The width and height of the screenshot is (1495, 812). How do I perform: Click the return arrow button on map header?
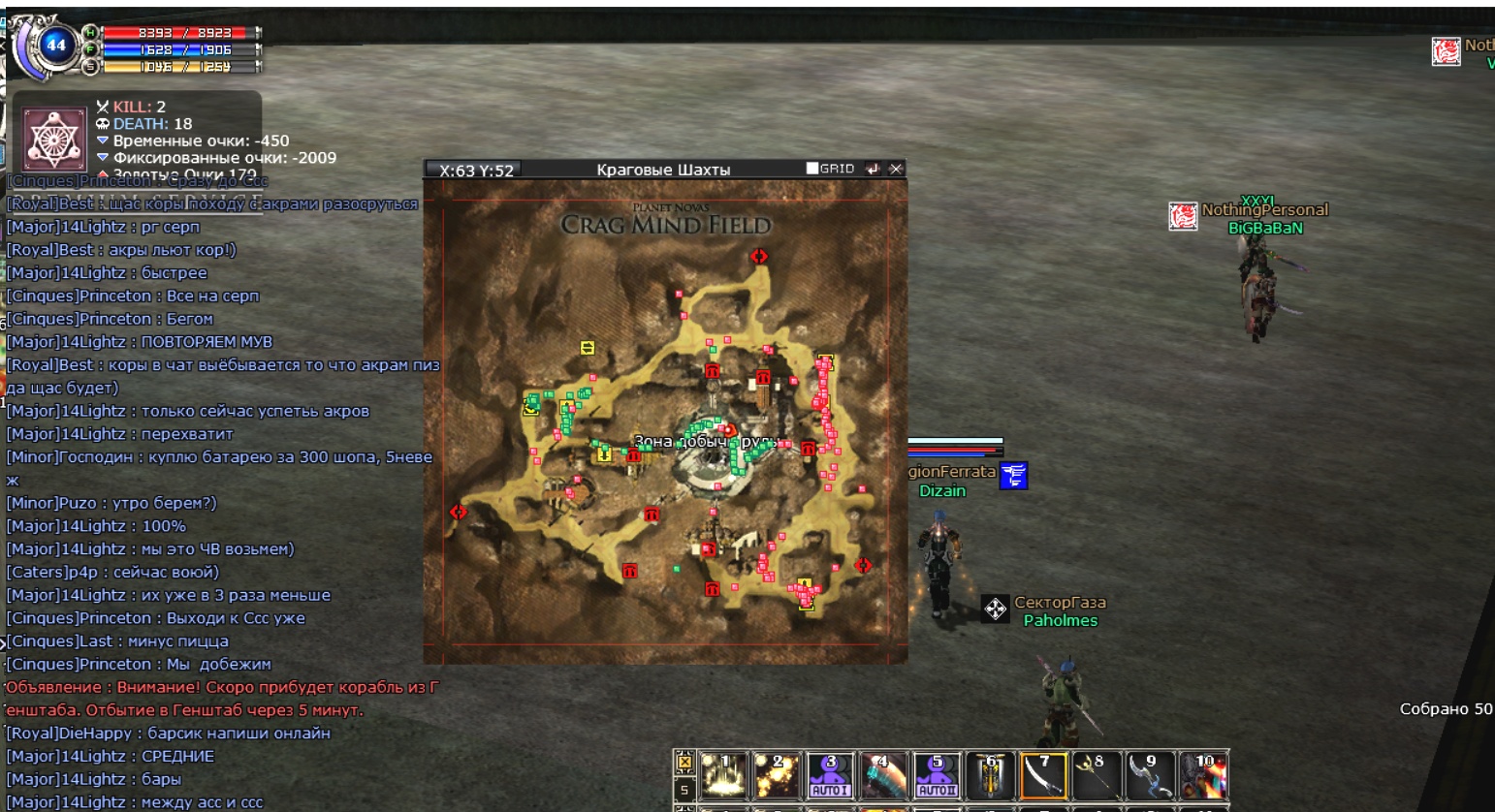click(873, 169)
